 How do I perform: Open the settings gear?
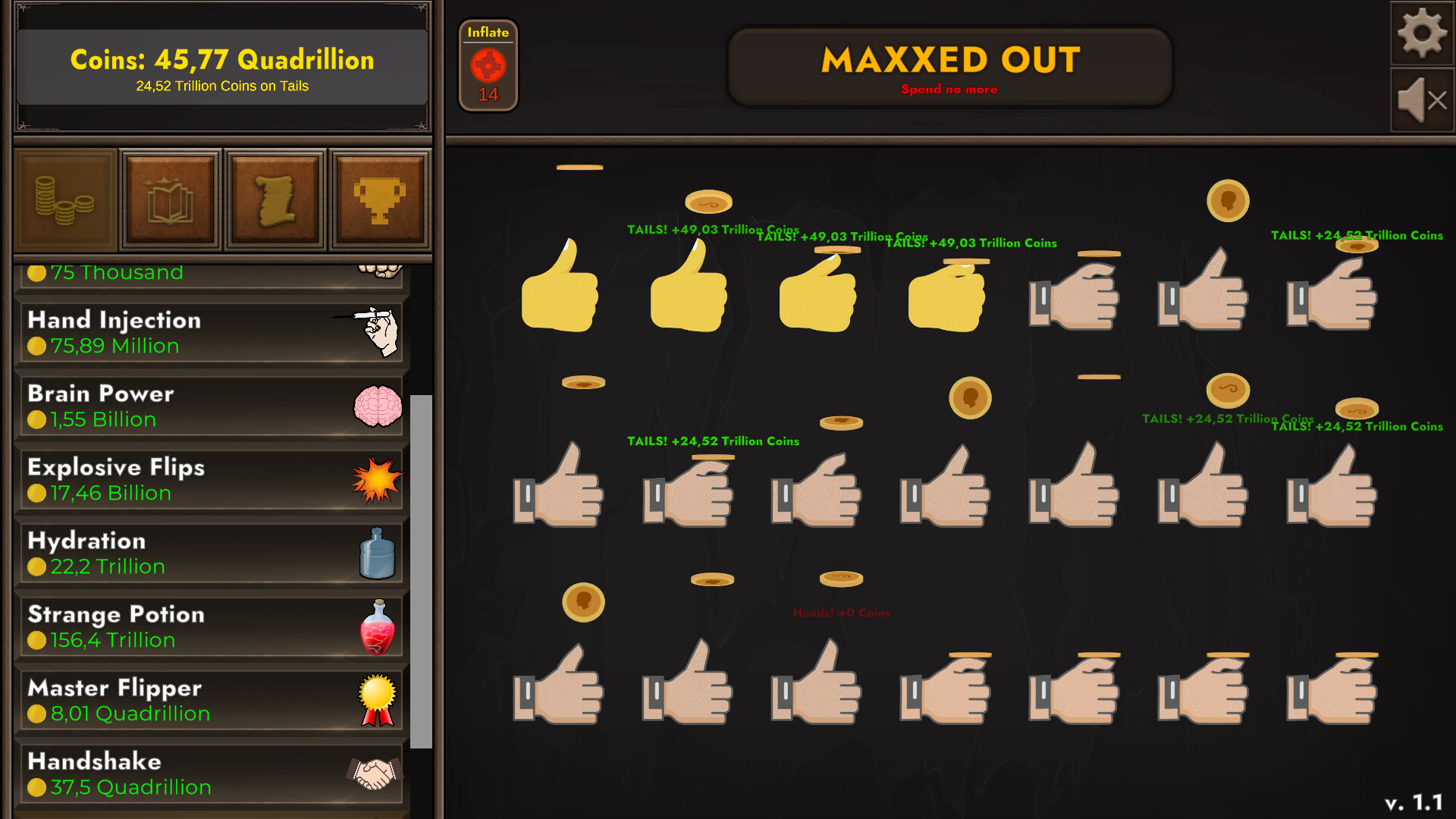1423,32
